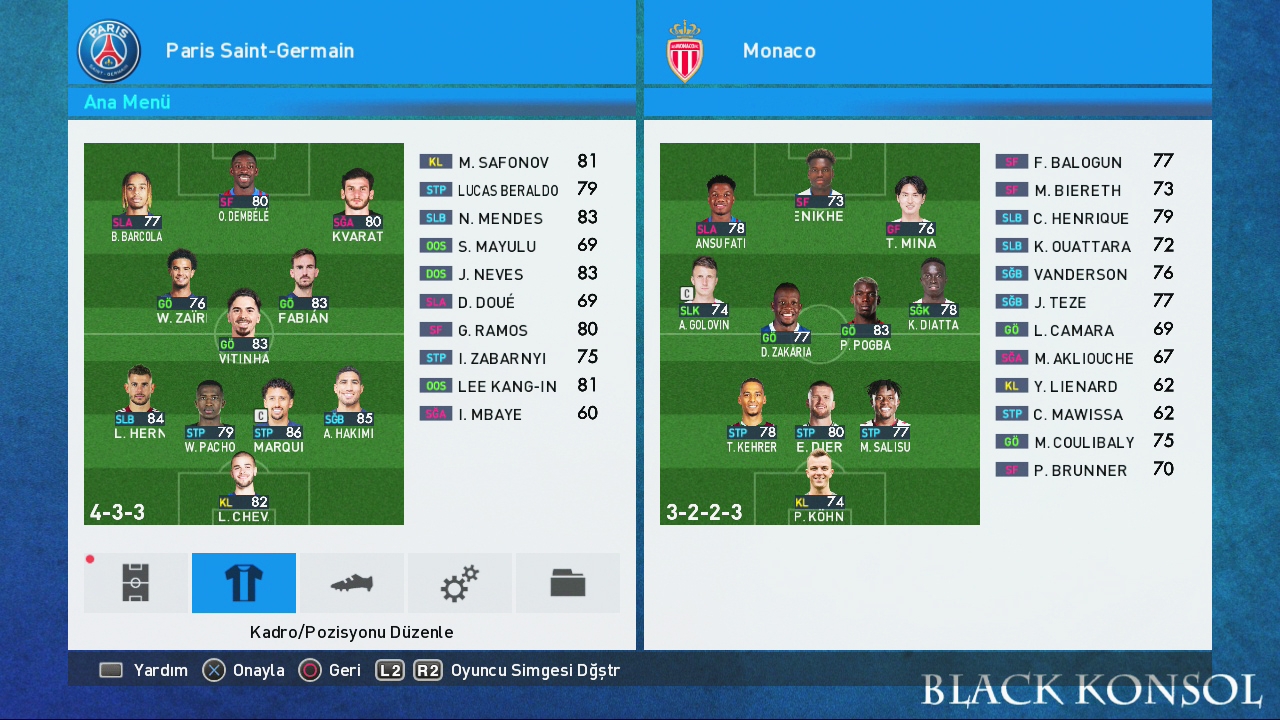This screenshot has height=720, width=1280.
Task: Open the folder data icon
Action: (568, 583)
